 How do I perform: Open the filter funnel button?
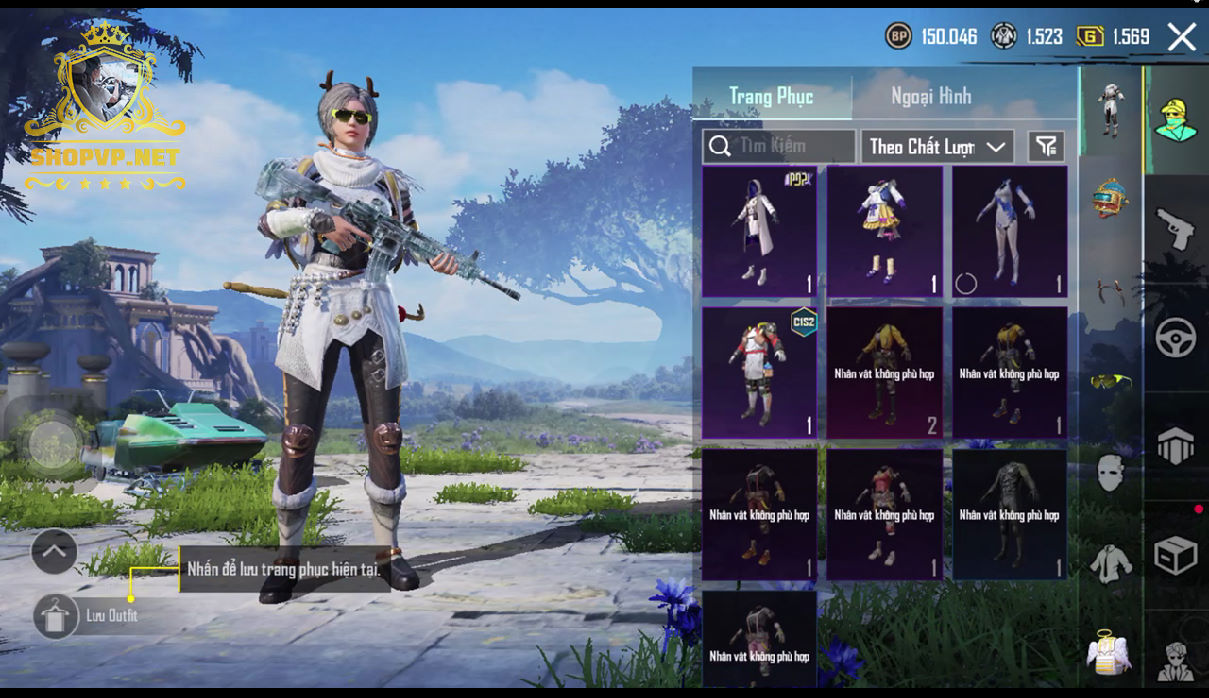pos(1046,147)
